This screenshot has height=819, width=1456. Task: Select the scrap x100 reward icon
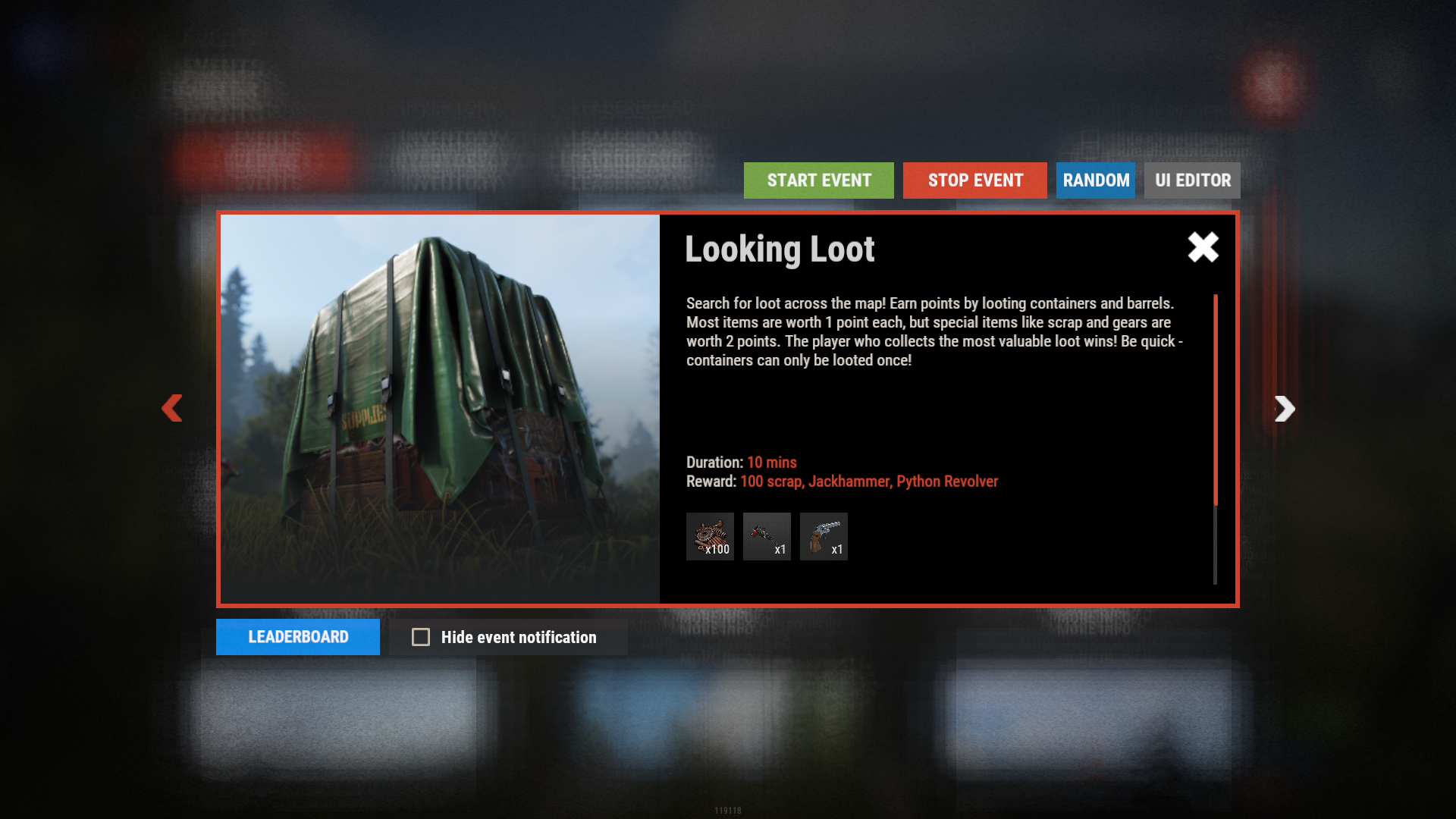710,537
